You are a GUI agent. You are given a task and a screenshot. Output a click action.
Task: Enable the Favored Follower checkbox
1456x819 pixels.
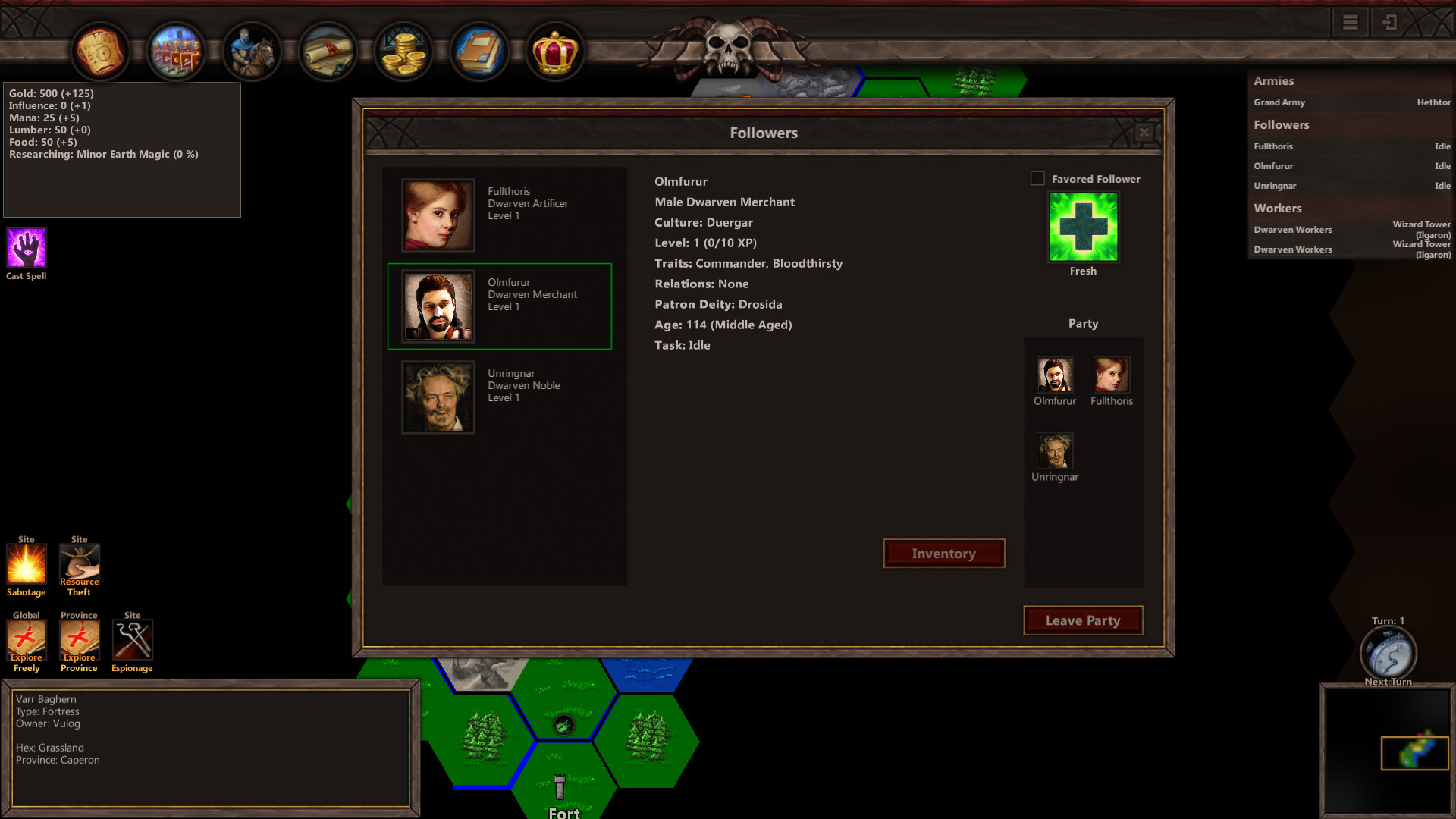point(1037,179)
